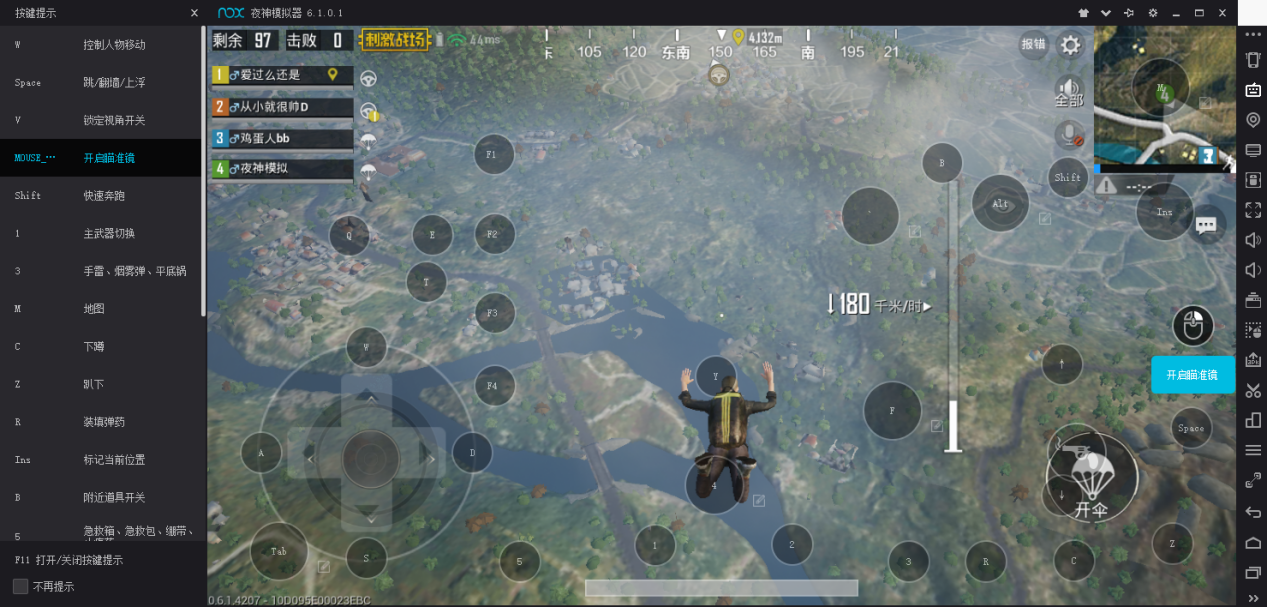Click the 报错 report button
1267x607 pixels.
point(1033,44)
